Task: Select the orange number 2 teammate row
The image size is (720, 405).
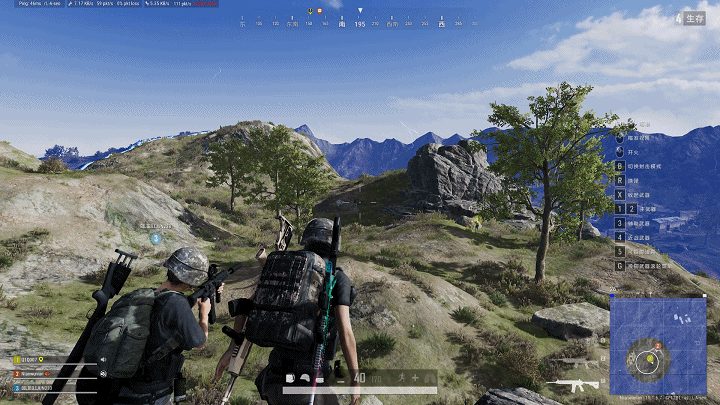Action: (x=38, y=373)
